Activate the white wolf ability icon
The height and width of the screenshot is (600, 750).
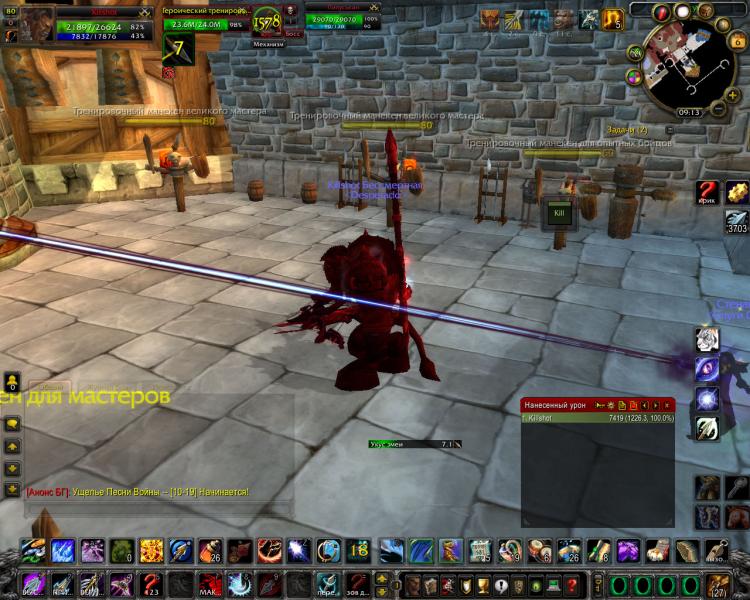(x=707, y=340)
